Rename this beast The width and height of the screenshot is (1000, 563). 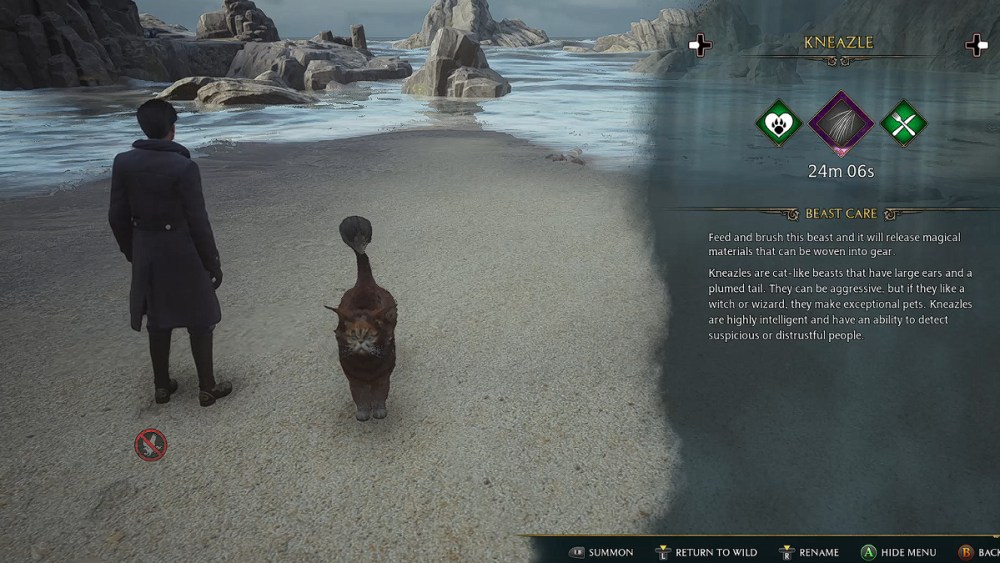[809, 552]
